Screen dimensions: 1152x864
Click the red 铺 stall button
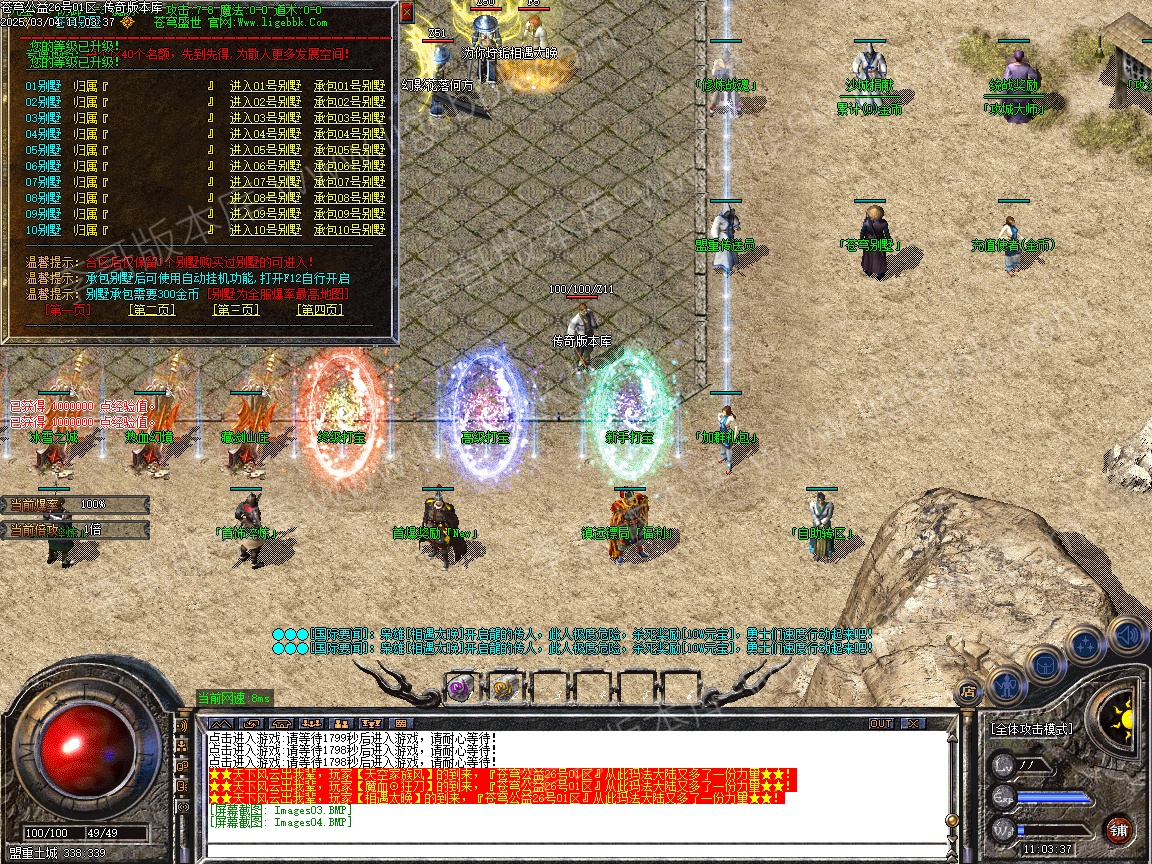pyautogui.click(x=1118, y=829)
